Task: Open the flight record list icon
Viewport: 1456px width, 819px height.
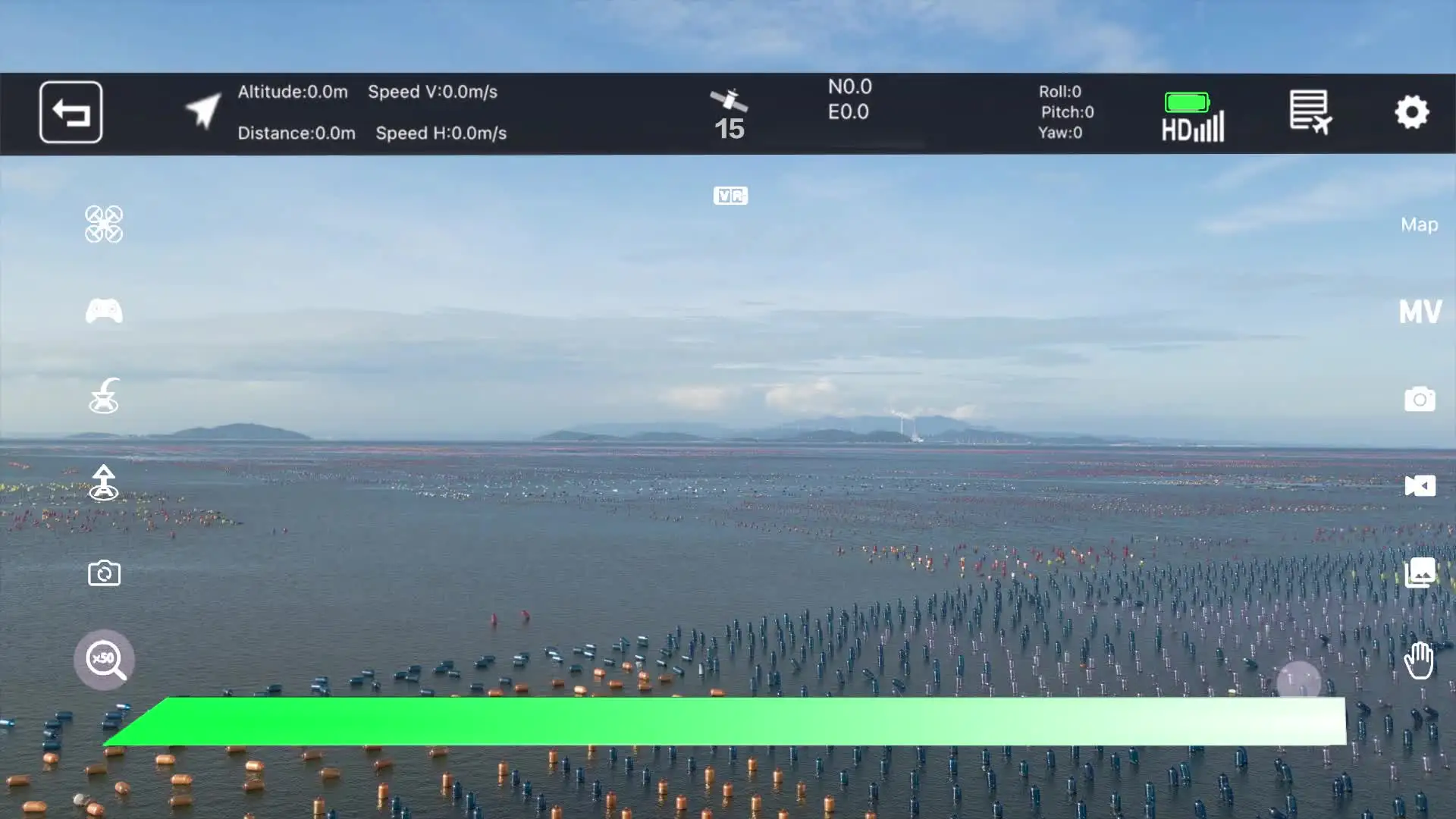Action: click(x=1310, y=112)
